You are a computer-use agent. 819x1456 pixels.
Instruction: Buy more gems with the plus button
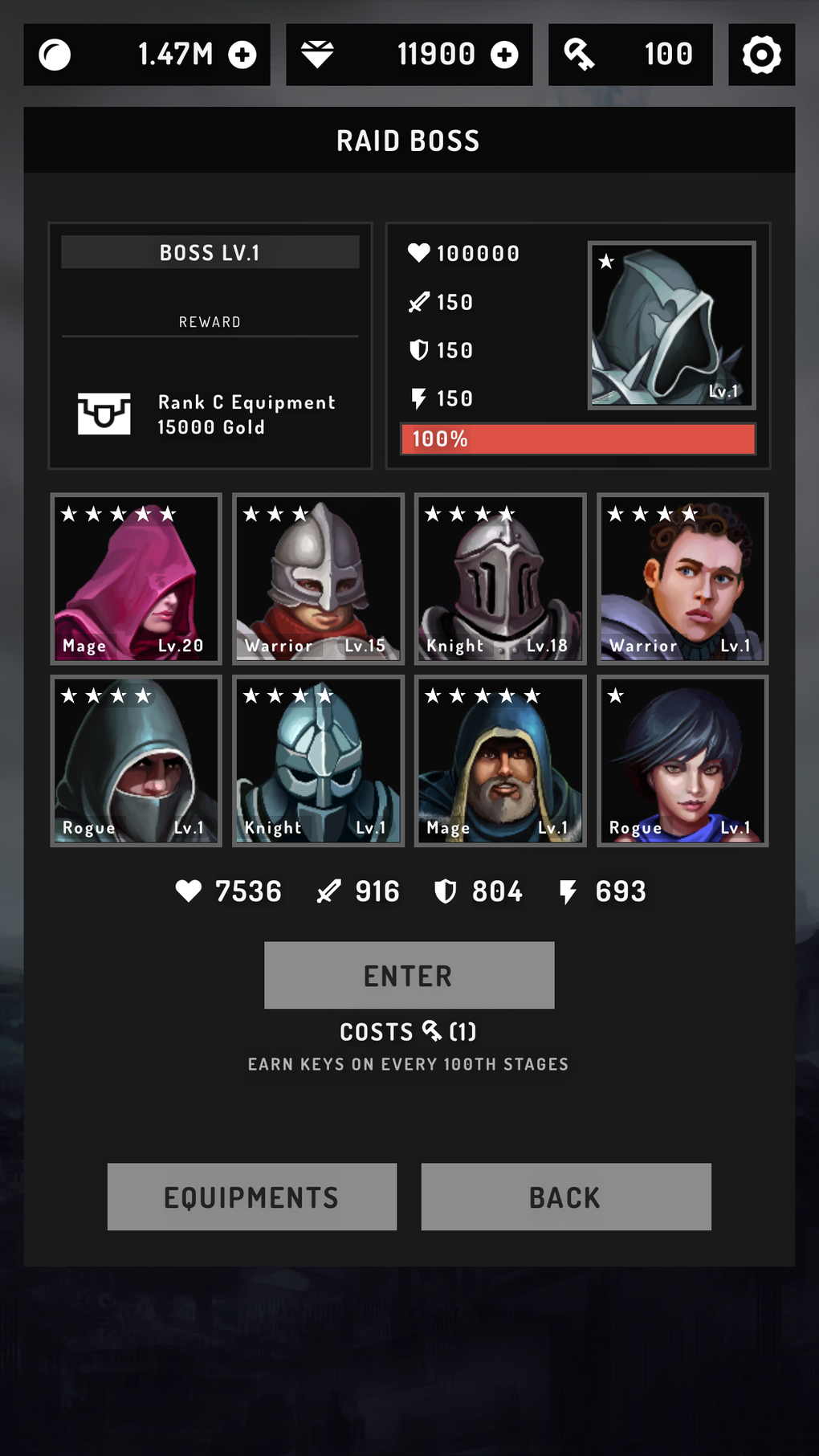[504, 55]
